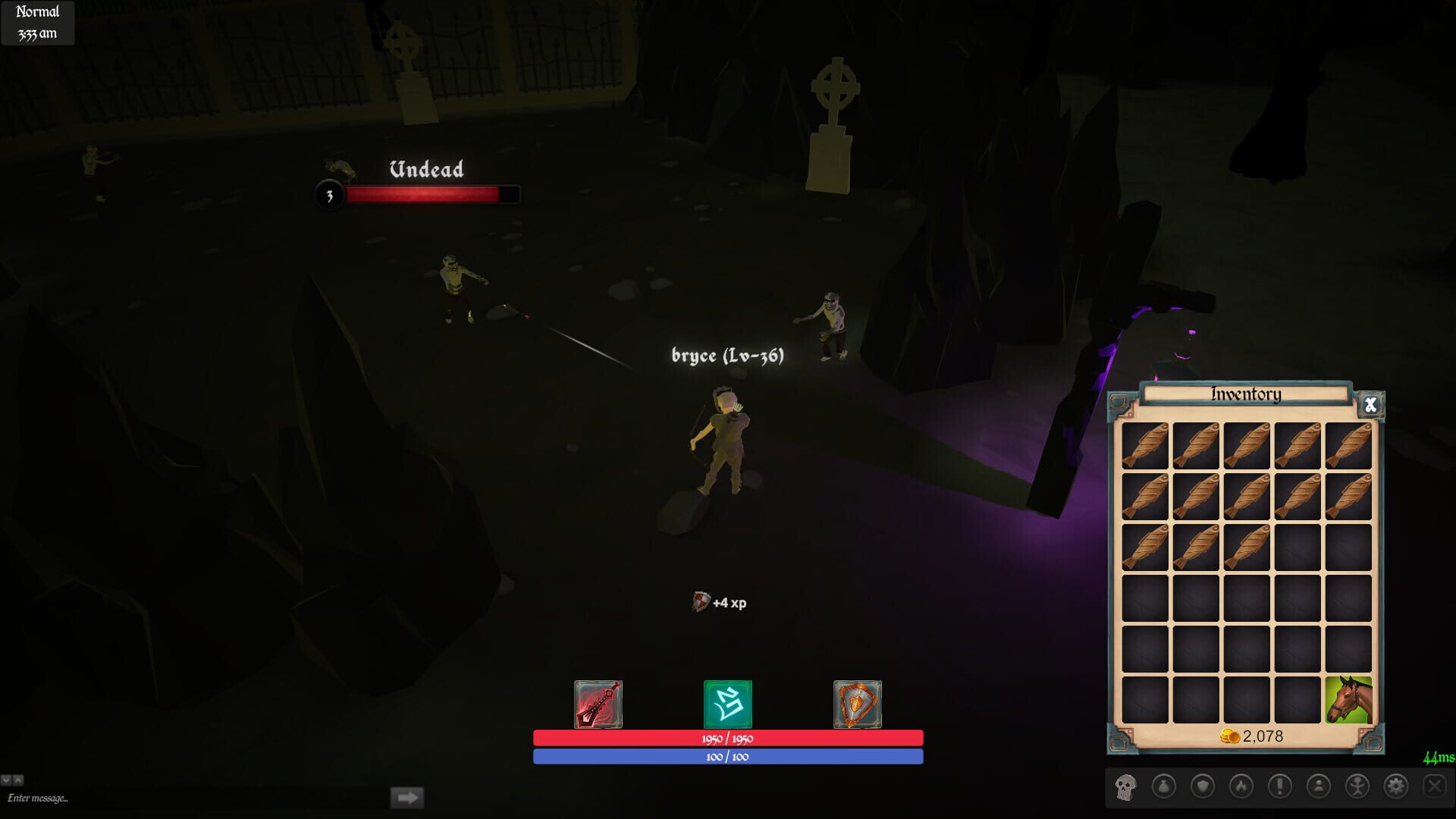1456x819 pixels.
Task: Click the player profile icon
Action: click(1319, 786)
